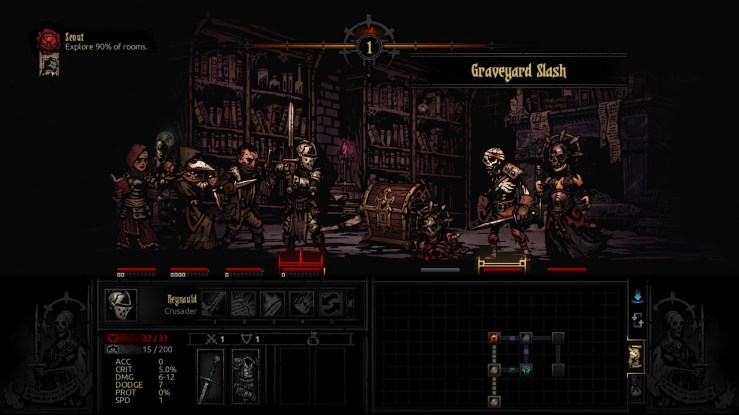
Task: Click Reynauld's Crusader portrait
Action: coord(121,304)
